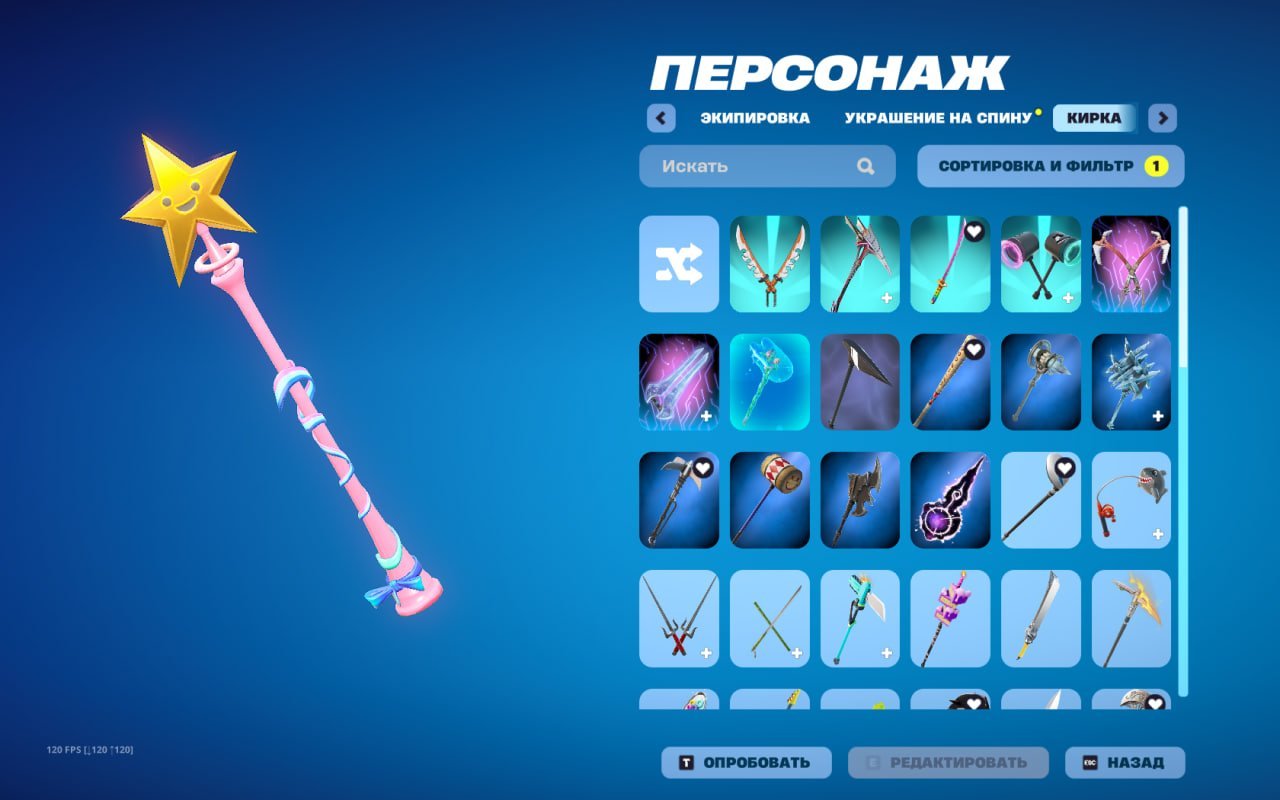Click the left arrow beside ЭКИПИРОВКА
This screenshot has width=1280, height=800.
coord(661,118)
